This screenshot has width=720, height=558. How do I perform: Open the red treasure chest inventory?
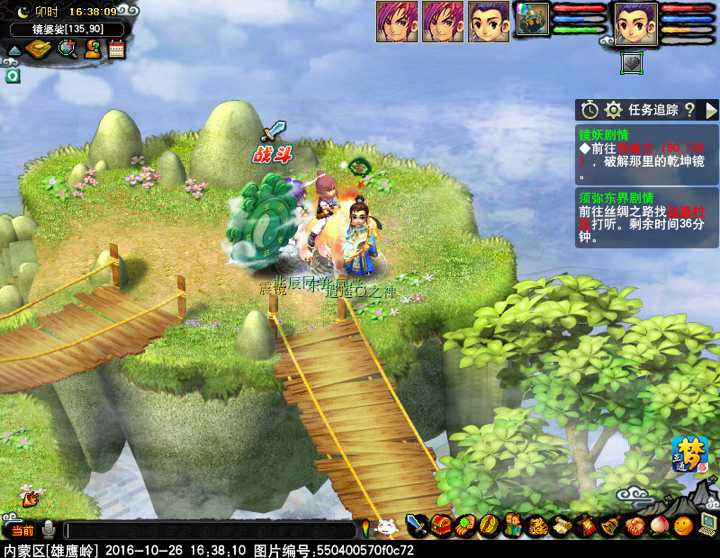click(441, 525)
